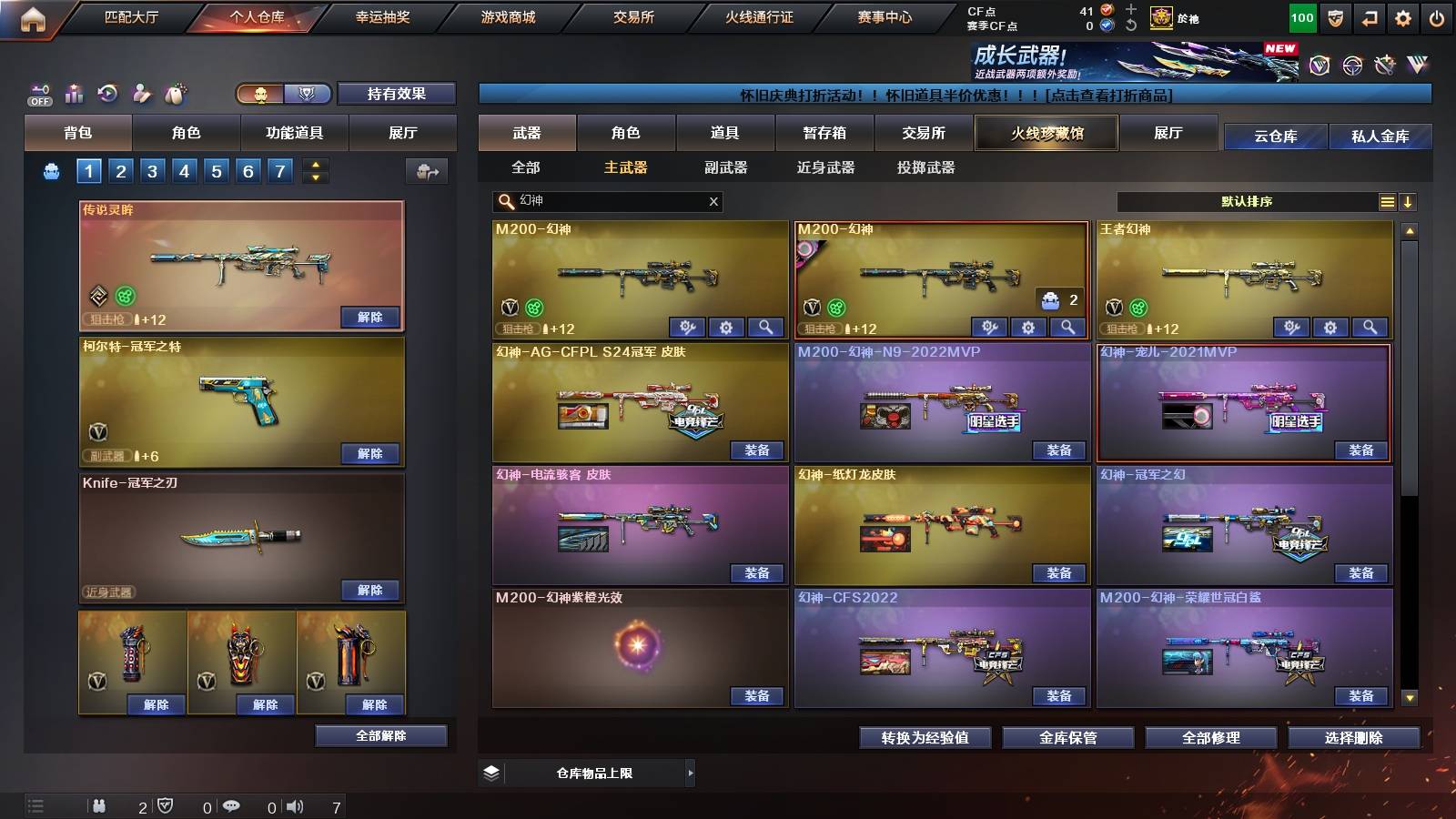Toggle the OFF key switch above the backpack
This screenshot has width=1456, height=819.
click(x=39, y=95)
